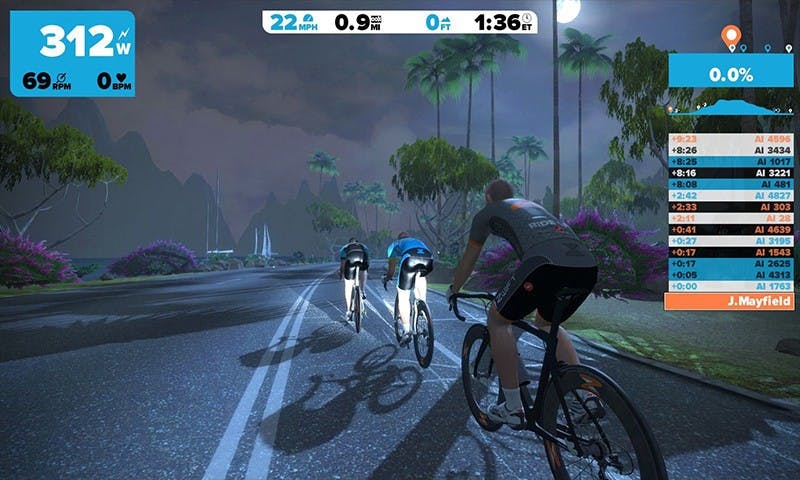
Task: Select rider AI 1763 row
Action: (x=730, y=286)
